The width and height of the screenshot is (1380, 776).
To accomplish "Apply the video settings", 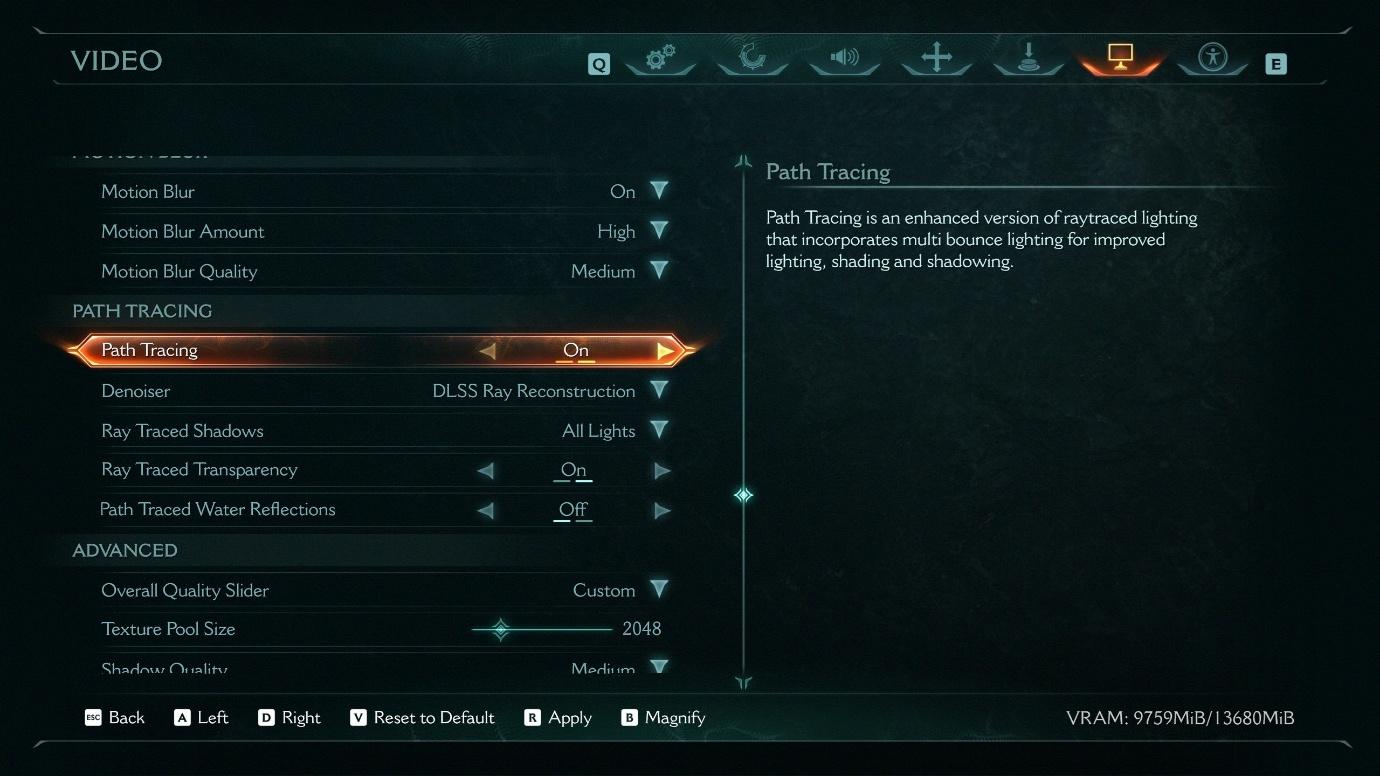I will point(558,718).
